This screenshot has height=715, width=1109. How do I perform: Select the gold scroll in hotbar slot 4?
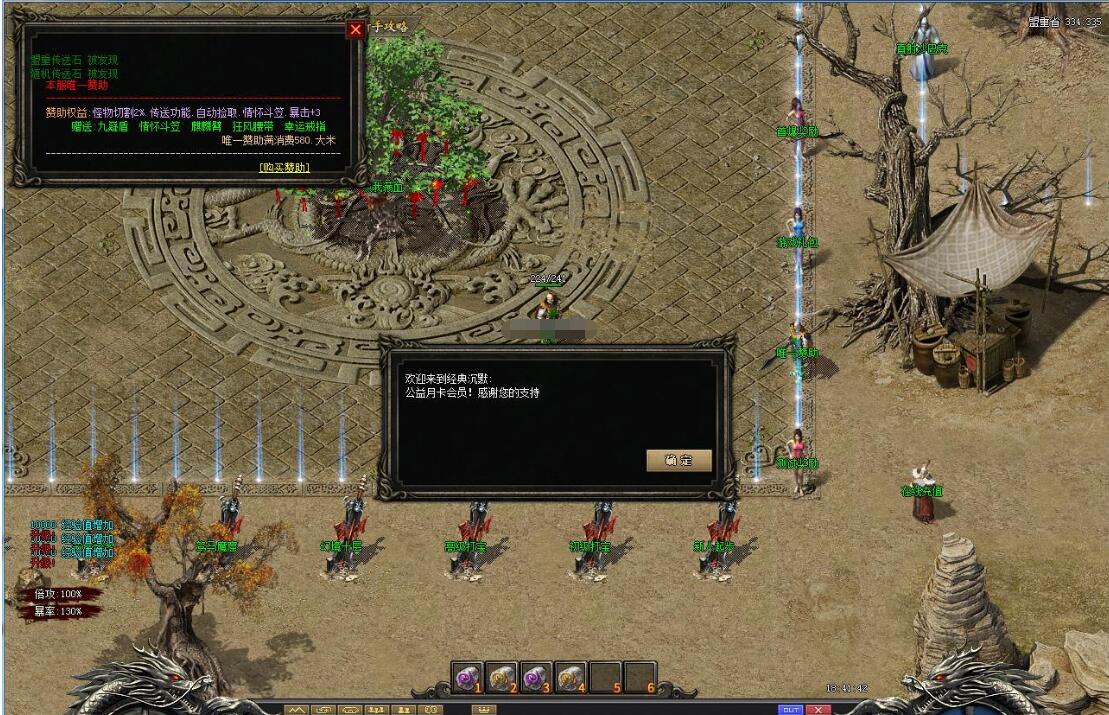tap(571, 677)
